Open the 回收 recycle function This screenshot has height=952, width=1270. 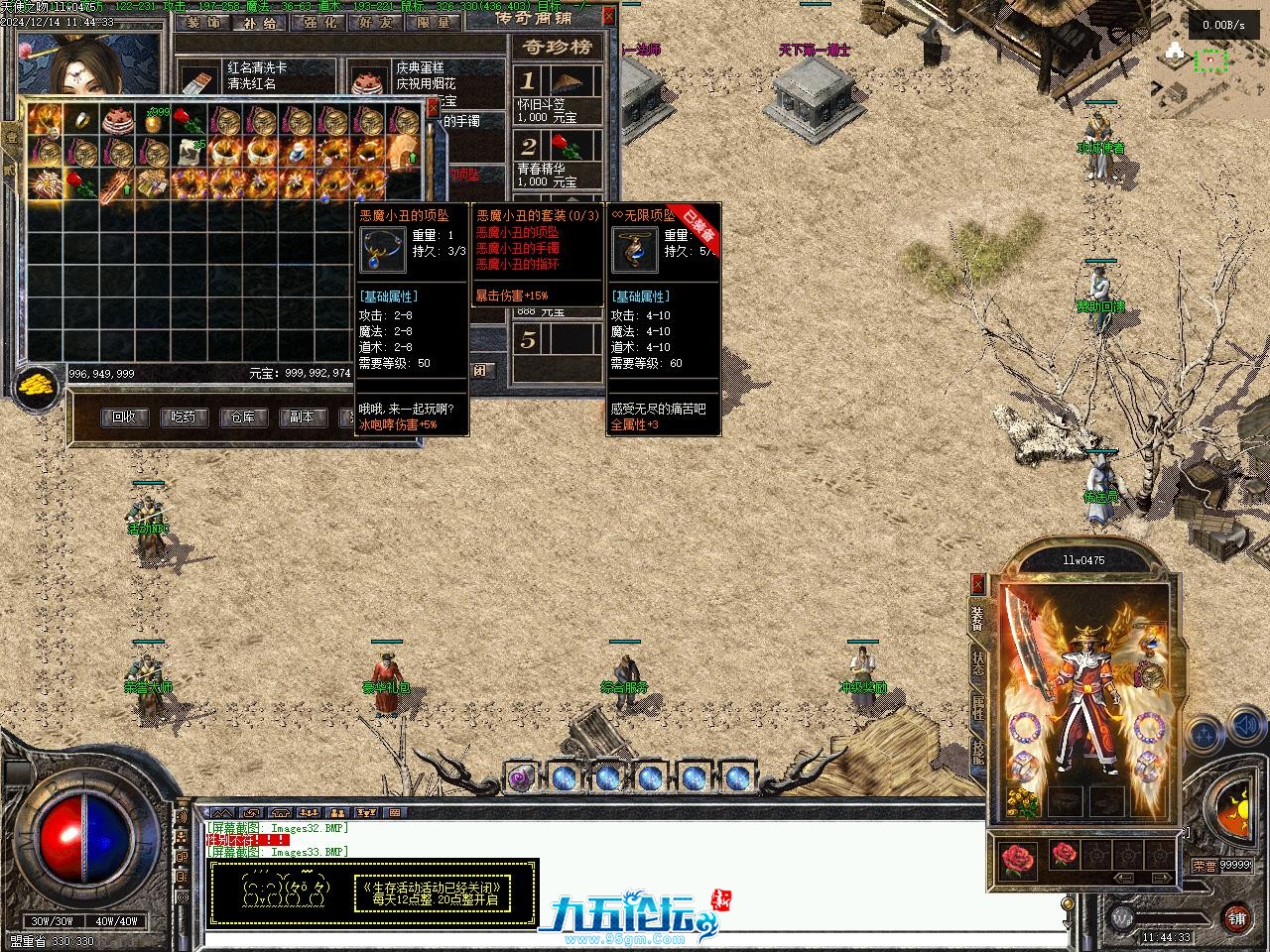(124, 417)
